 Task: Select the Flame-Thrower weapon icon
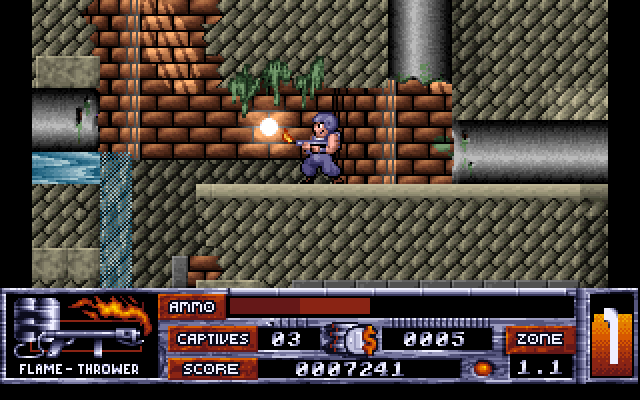(78, 325)
